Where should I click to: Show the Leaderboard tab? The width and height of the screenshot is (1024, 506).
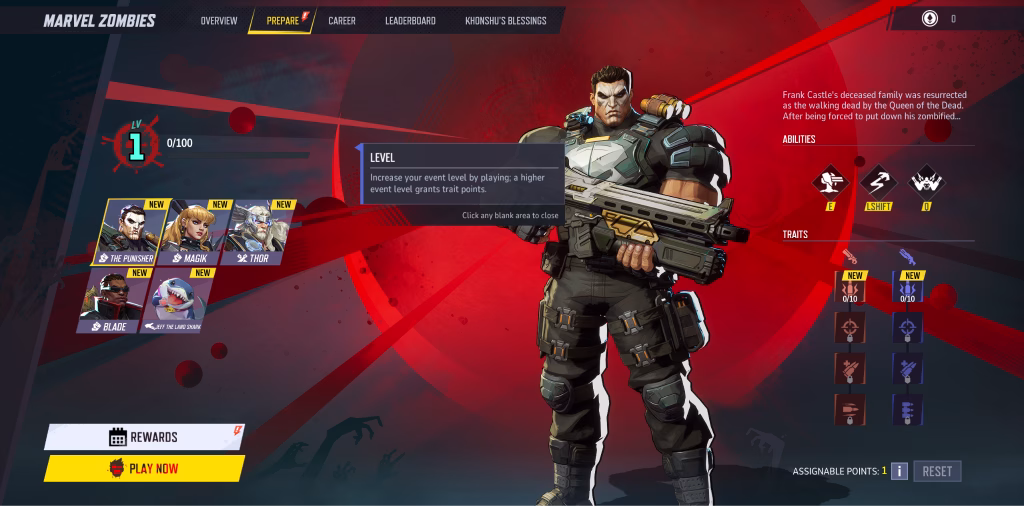pos(410,20)
